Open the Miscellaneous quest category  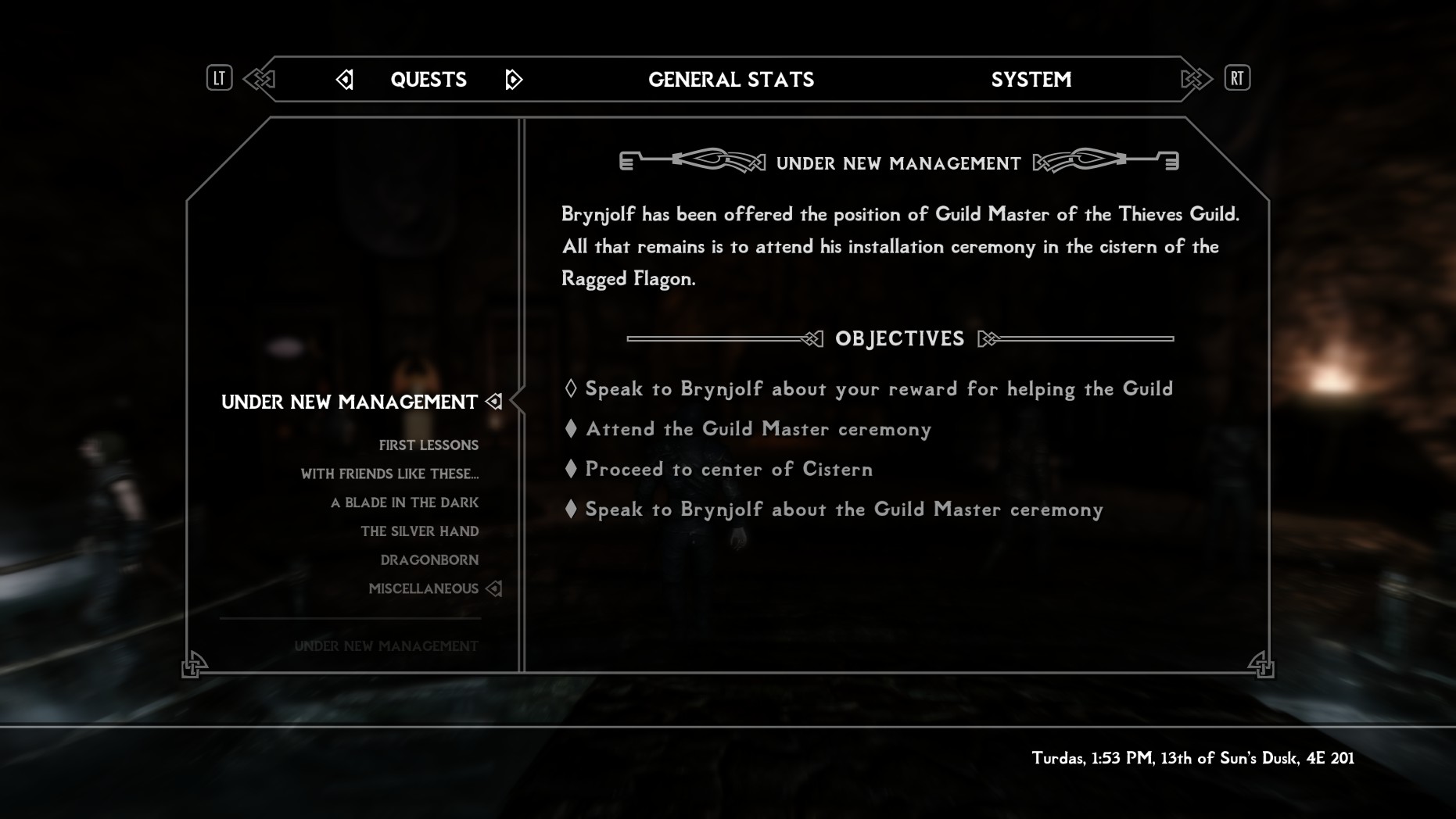pos(423,588)
